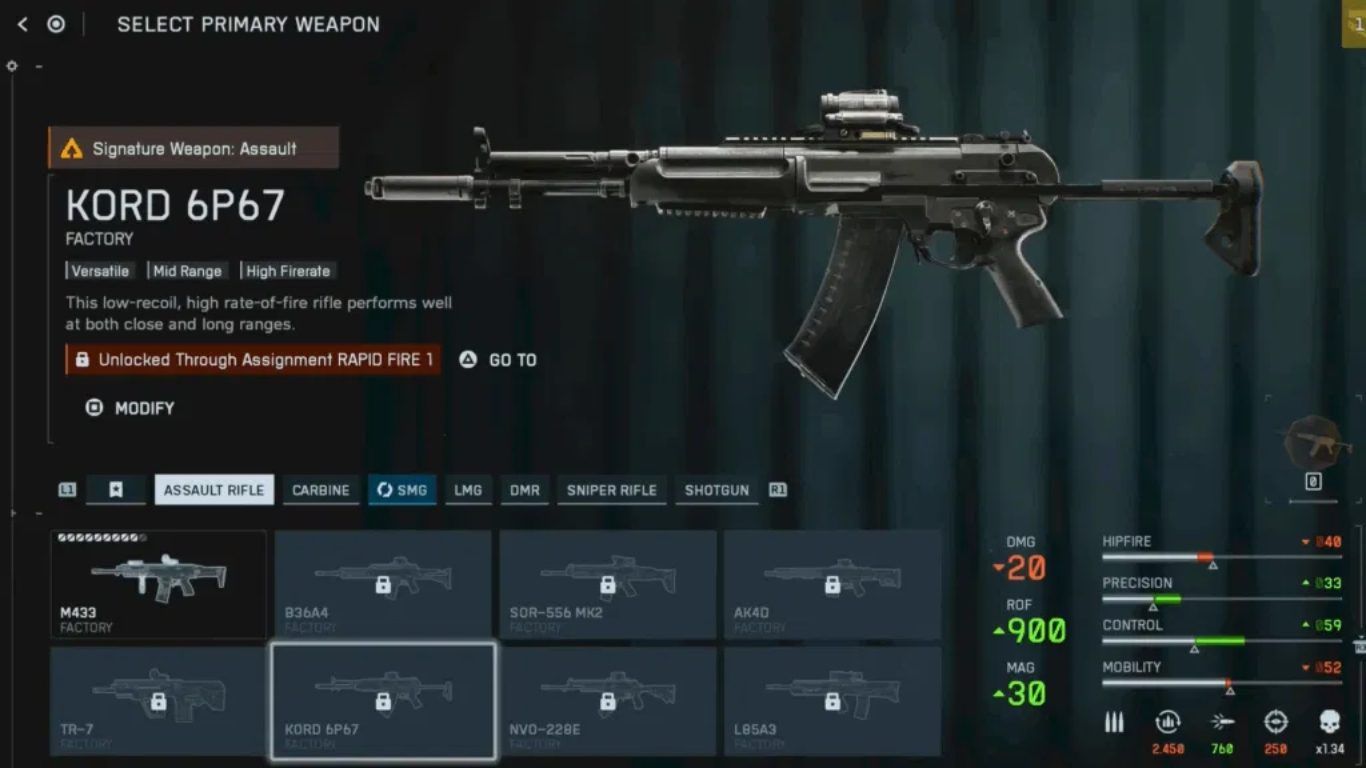This screenshot has height=768, width=1366.
Task: Go back using the top-left arrow
Action: coord(22,24)
